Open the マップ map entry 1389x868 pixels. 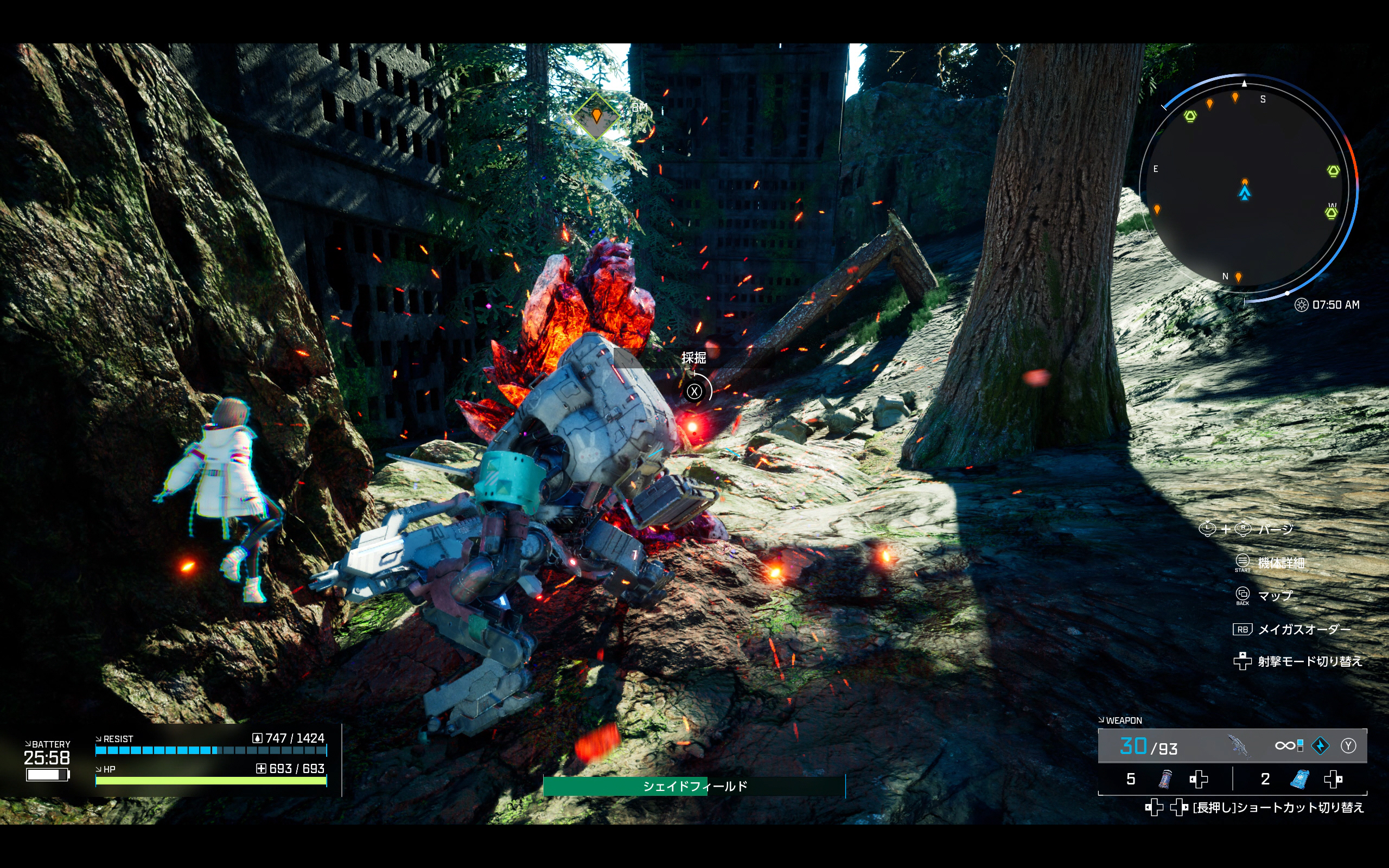pos(1275,596)
